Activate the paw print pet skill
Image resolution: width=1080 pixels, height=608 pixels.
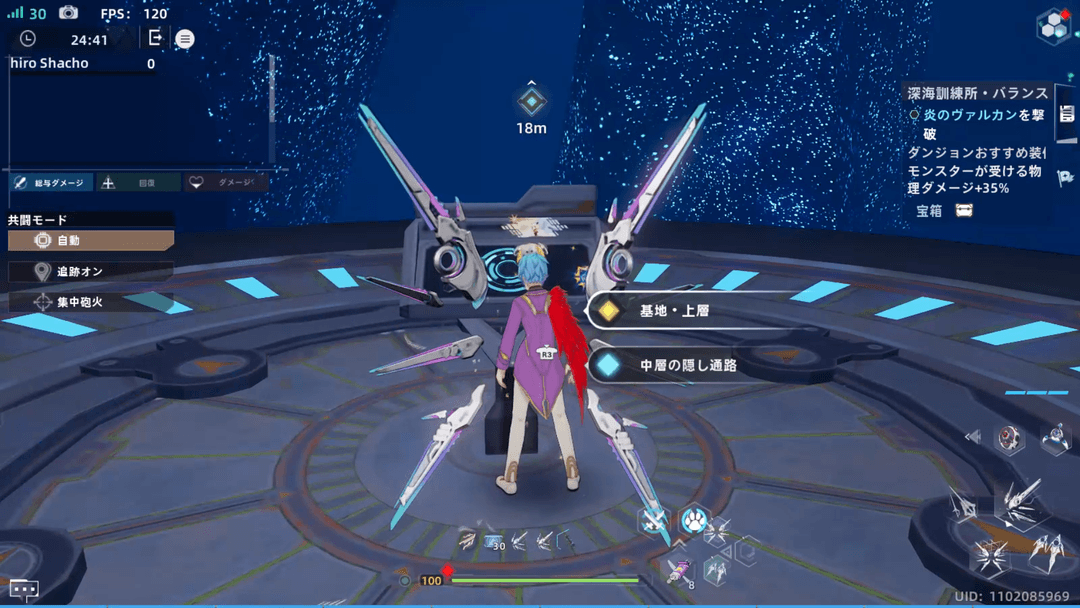click(693, 520)
